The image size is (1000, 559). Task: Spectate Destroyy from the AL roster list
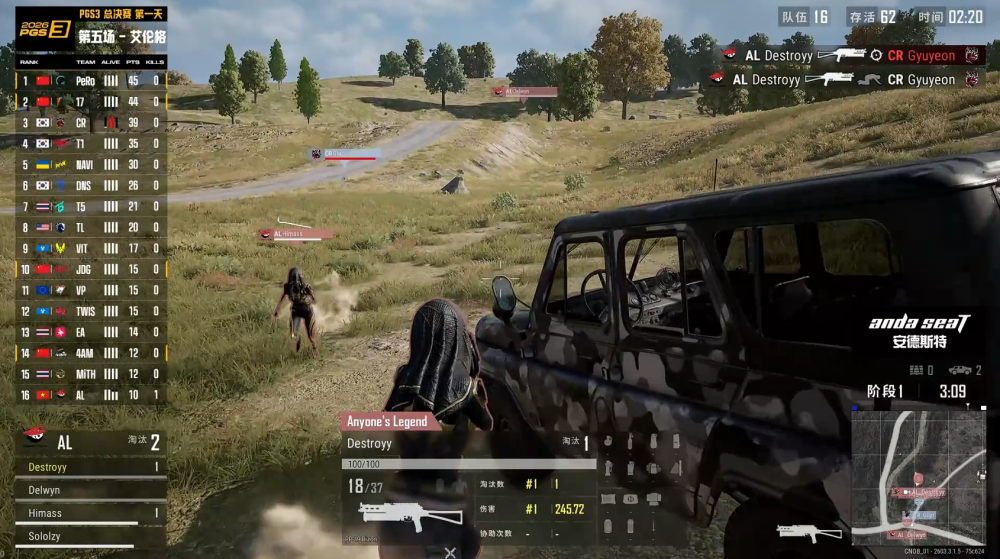point(90,467)
